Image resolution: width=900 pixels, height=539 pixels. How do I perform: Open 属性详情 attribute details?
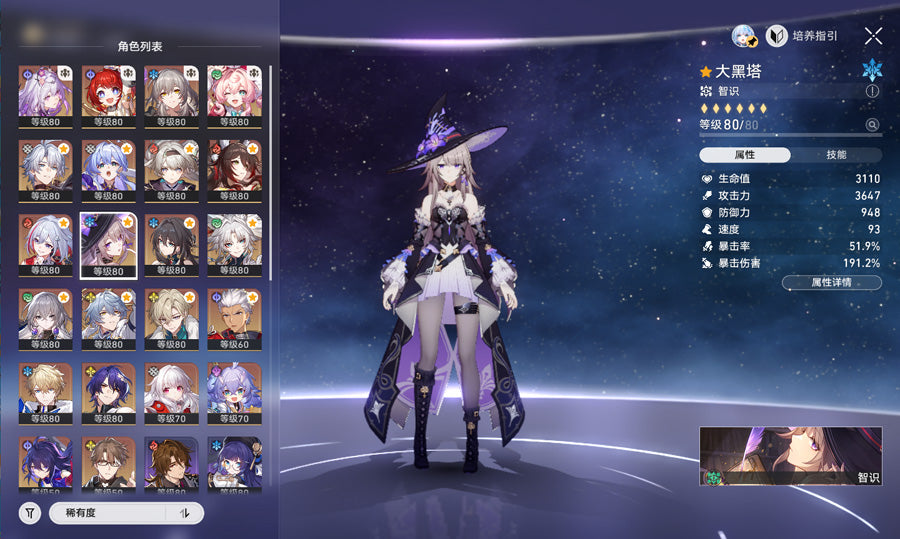[831, 283]
